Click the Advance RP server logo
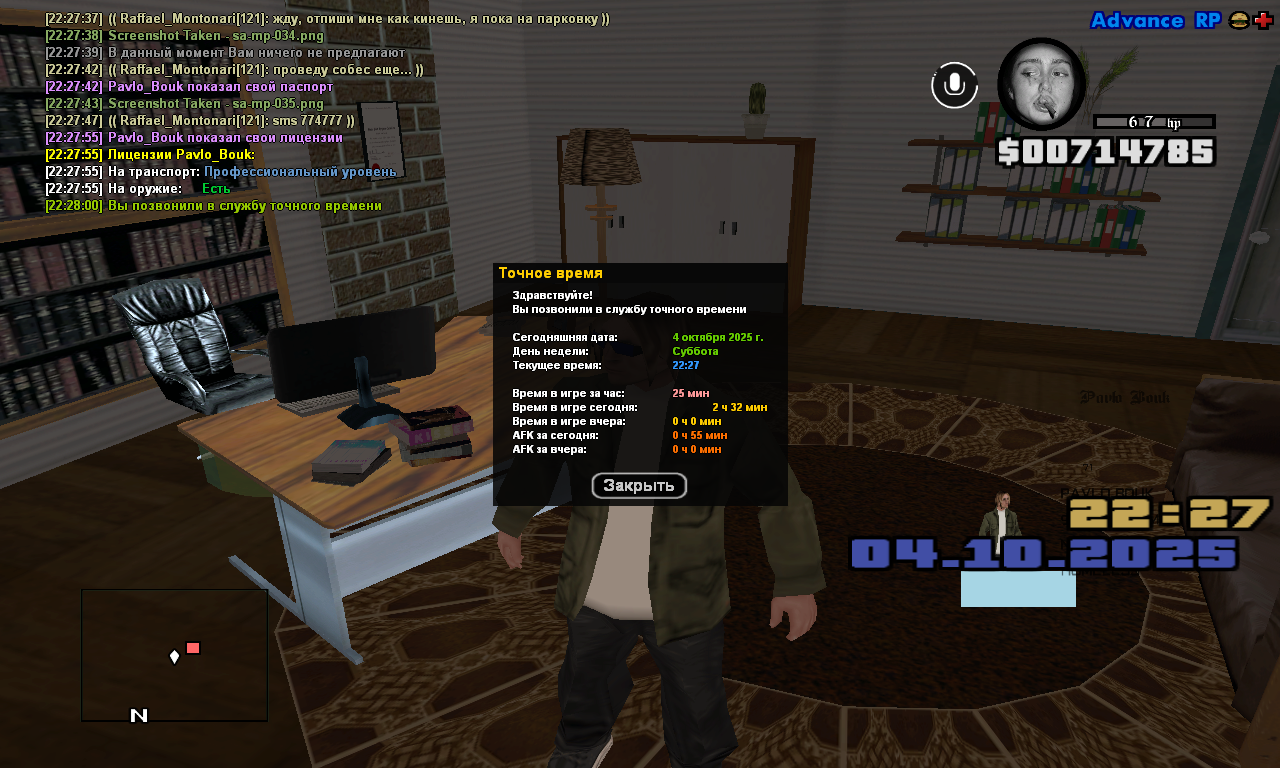Image resolution: width=1280 pixels, height=768 pixels. click(x=1154, y=21)
